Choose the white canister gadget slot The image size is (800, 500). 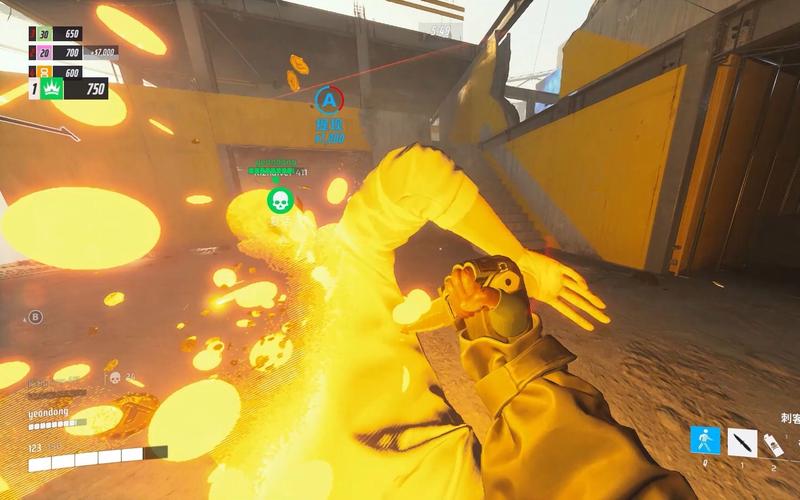point(774,443)
